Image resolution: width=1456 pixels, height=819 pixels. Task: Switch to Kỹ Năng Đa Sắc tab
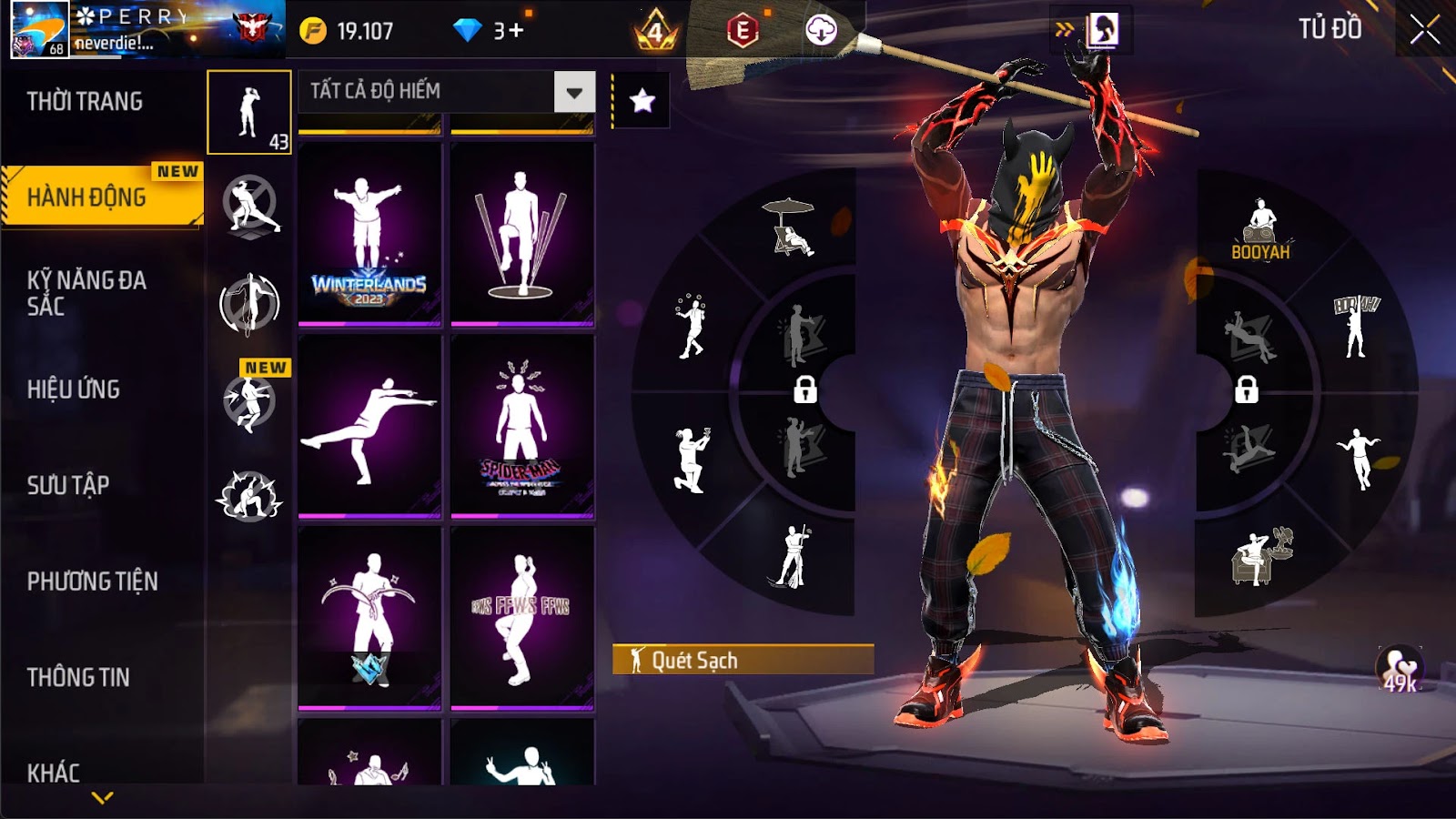click(86, 293)
